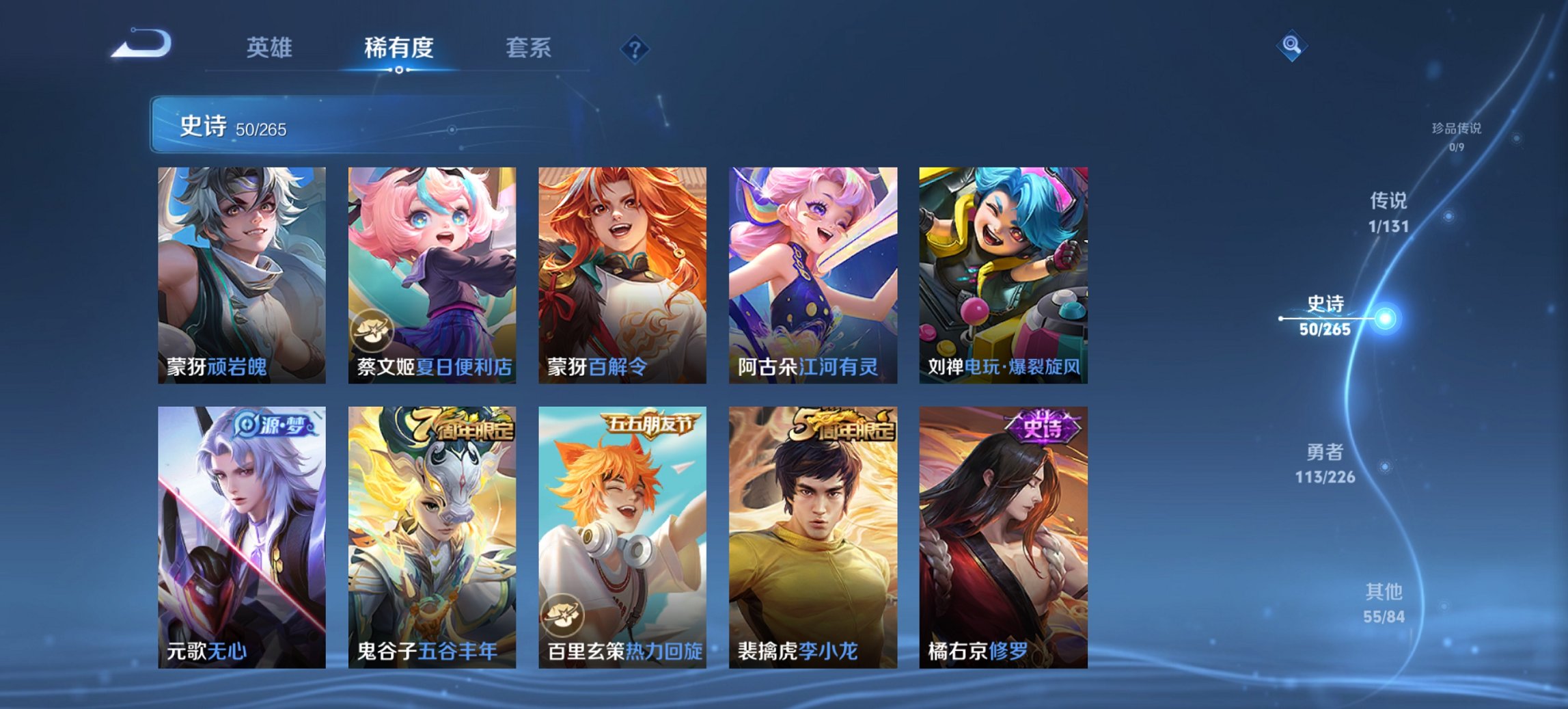Image resolution: width=1568 pixels, height=709 pixels.
Task: Click the help question mark icon
Action: point(635,48)
